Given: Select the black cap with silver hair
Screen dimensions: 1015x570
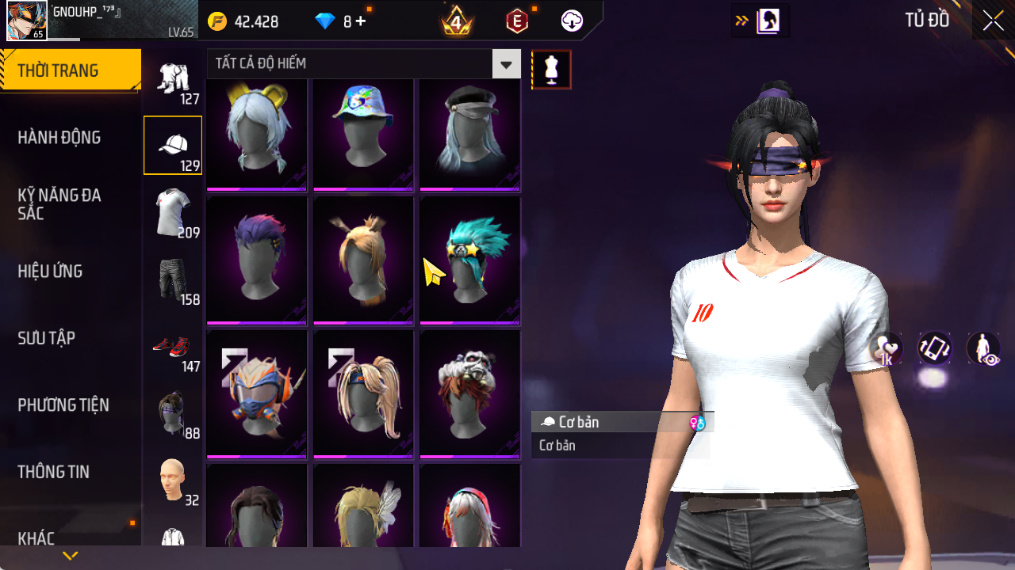Looking at the screenshot, I should coord(470,132).
